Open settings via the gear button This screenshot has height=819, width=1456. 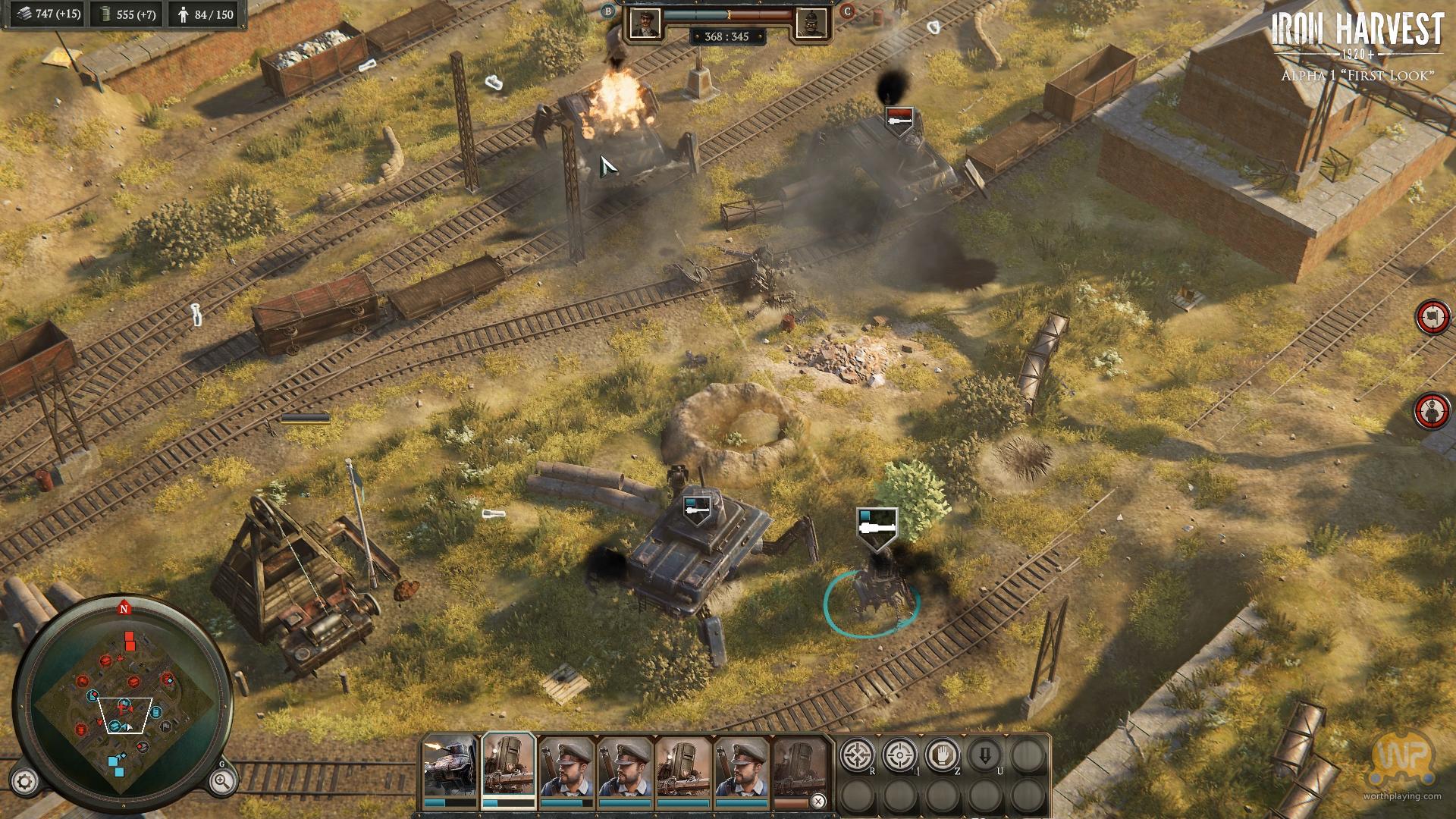click(25, 781)
